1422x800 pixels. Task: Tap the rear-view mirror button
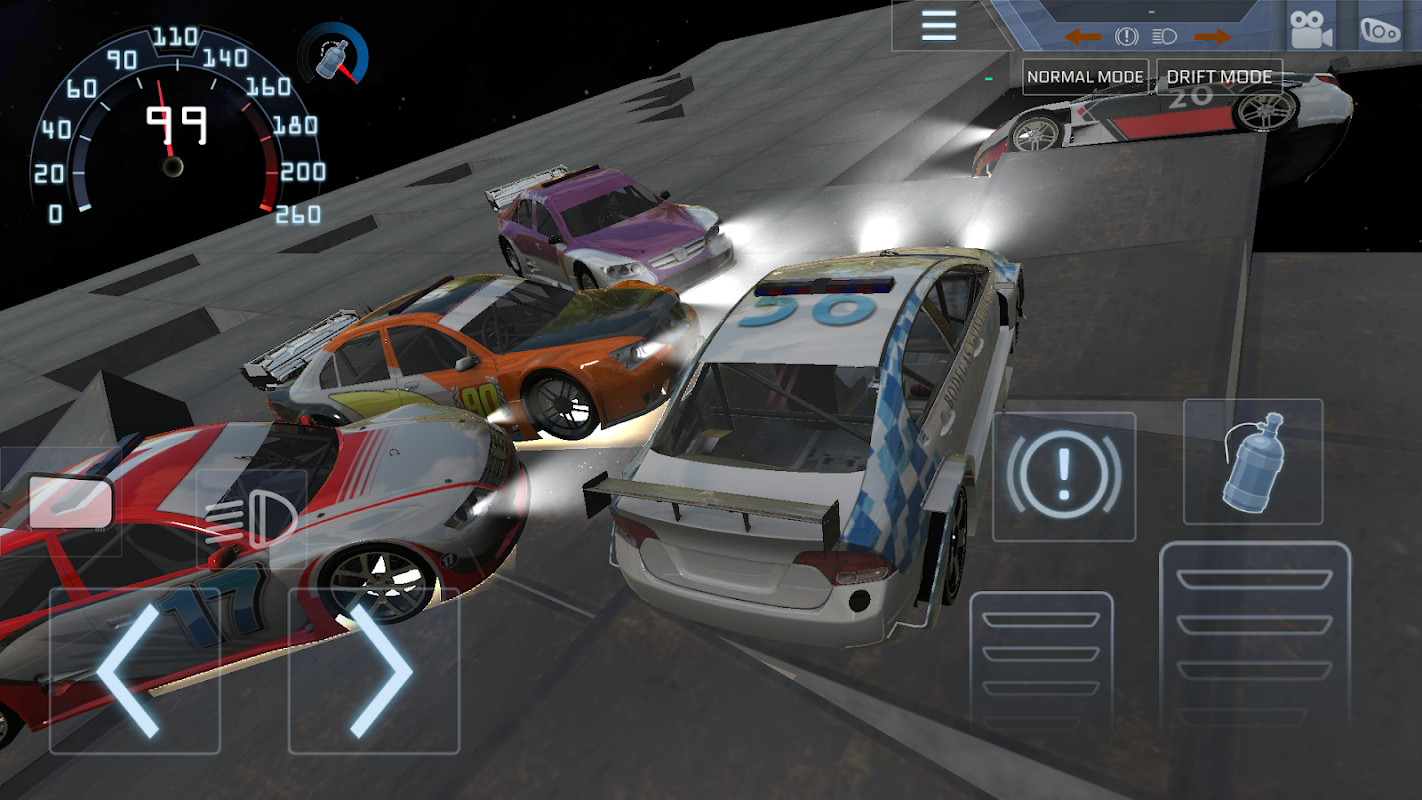pyautogui.click(x=68, y=501)
